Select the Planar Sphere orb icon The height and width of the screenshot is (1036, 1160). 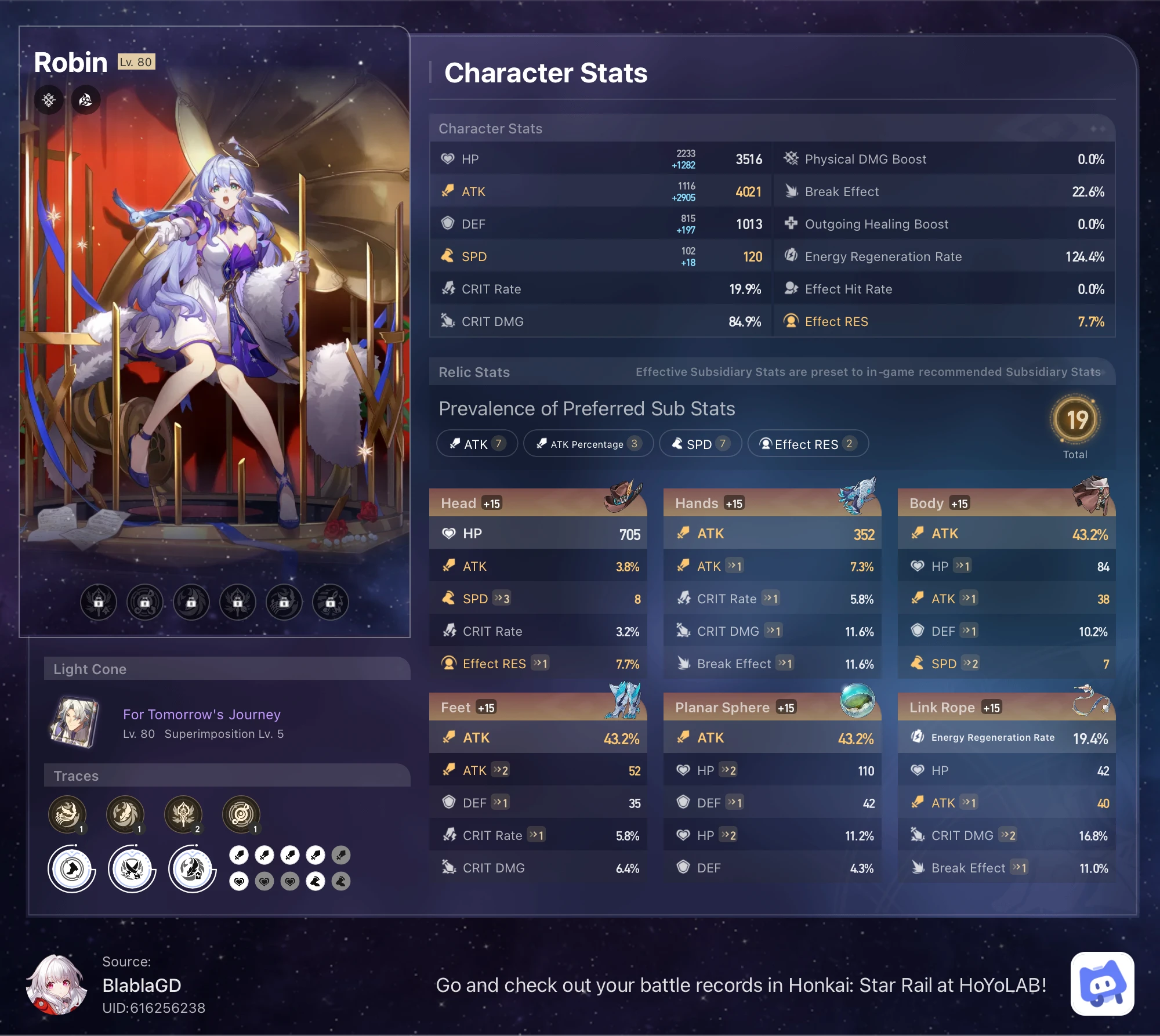pyautogui.click(x=858, y=700)
